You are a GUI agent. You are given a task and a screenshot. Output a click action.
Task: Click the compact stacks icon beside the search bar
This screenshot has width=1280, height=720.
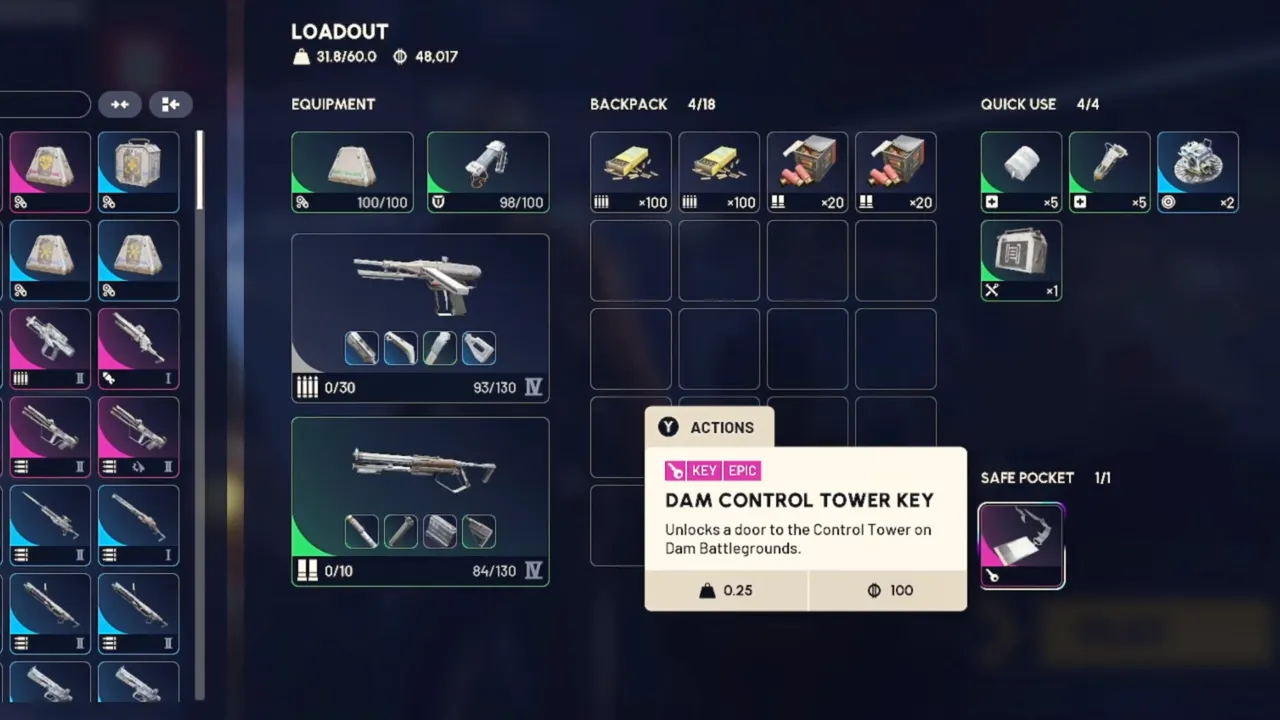120,104
